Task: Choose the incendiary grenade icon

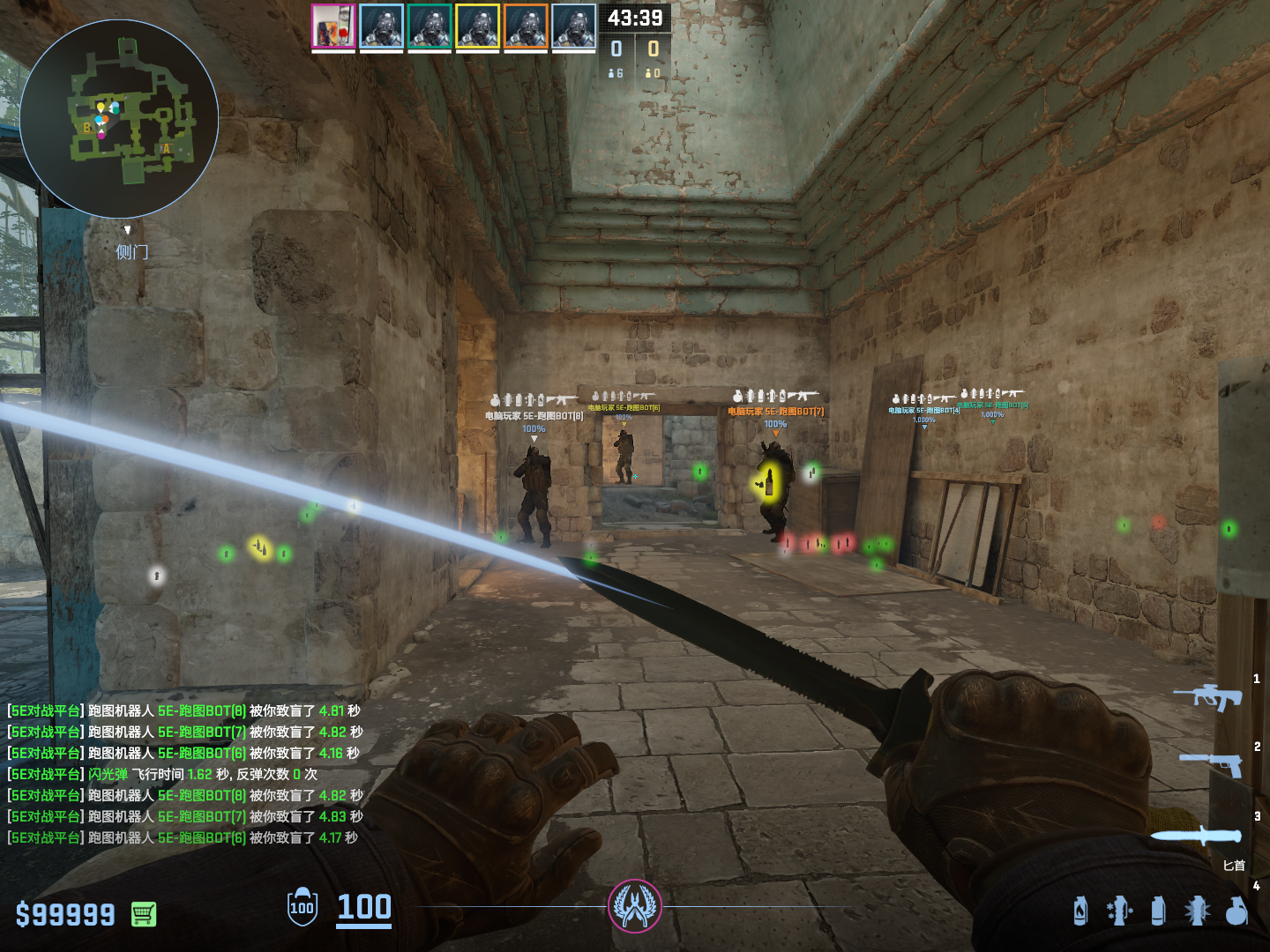Action: coord(1080,911)
